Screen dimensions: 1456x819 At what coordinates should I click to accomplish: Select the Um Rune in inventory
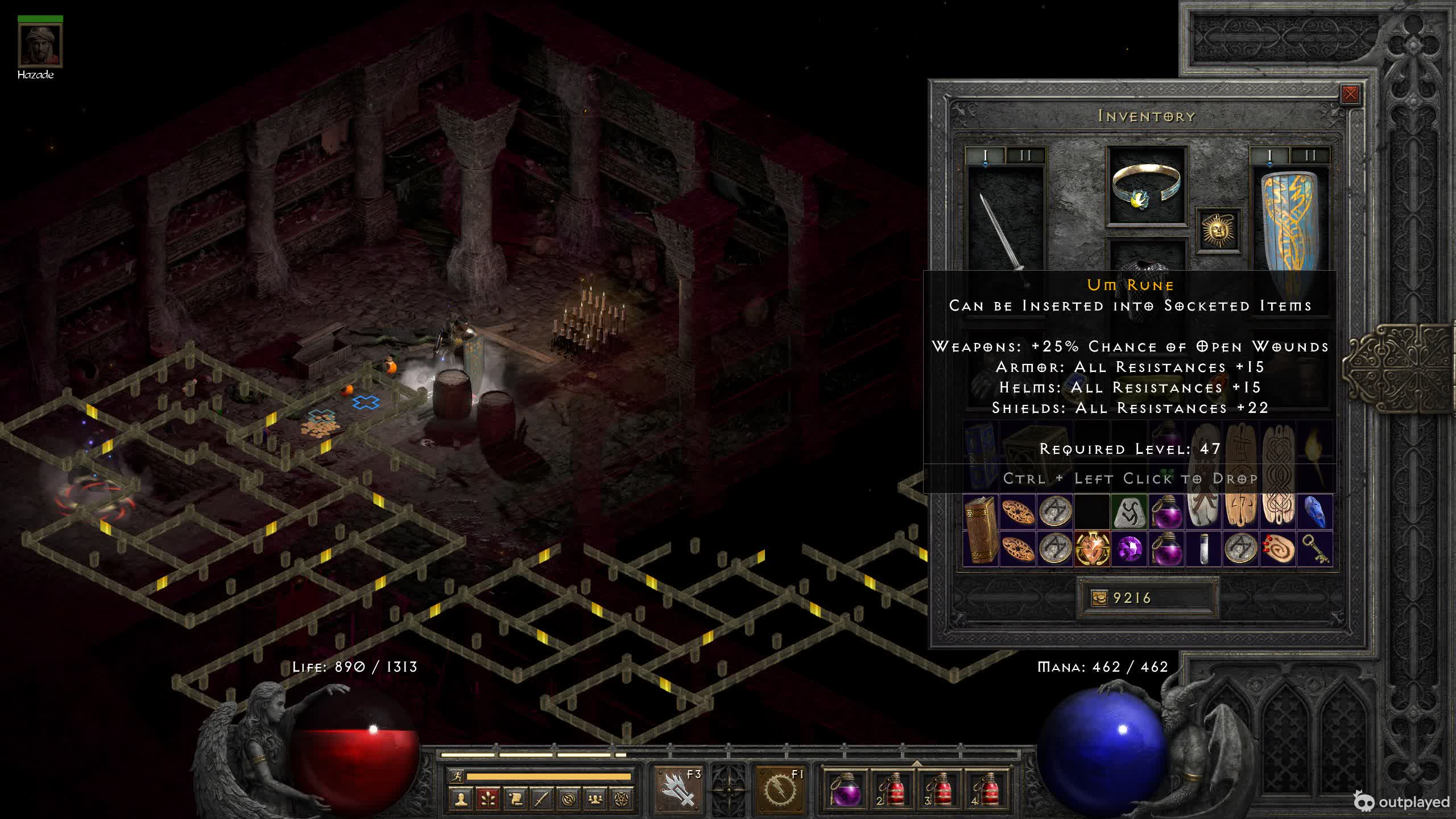pos(1128,512)
